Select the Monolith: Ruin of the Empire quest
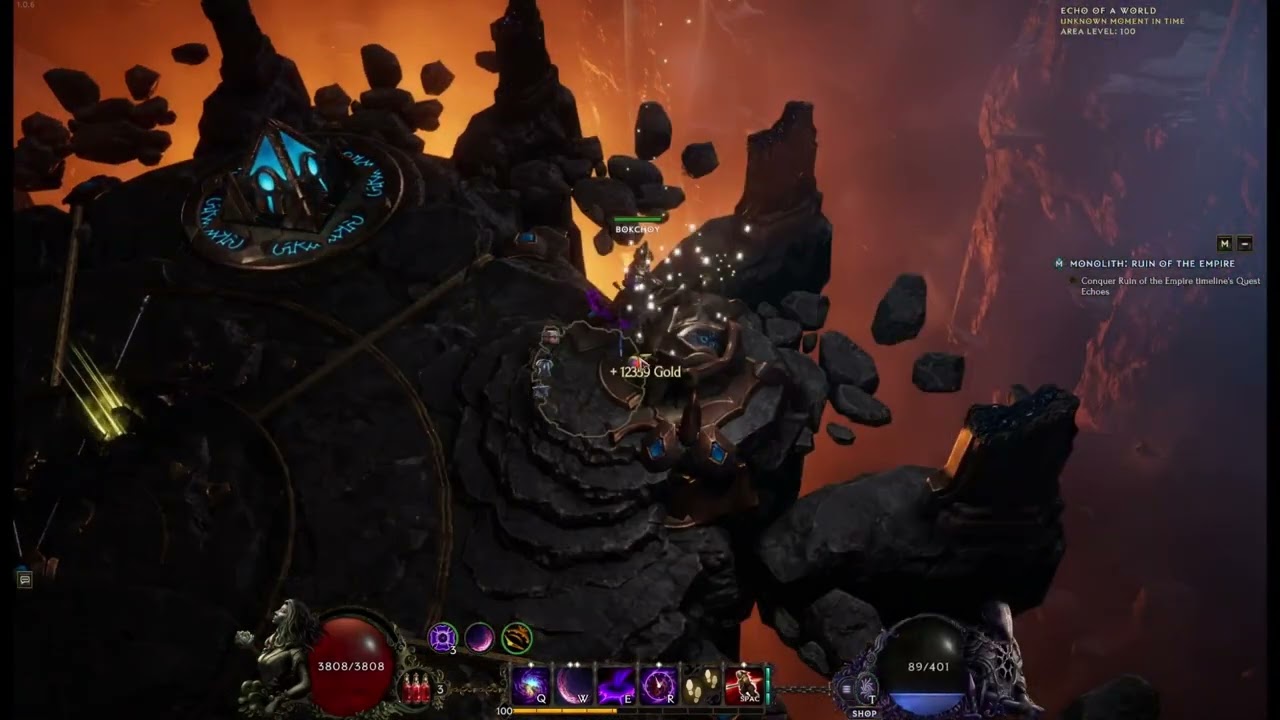The image size is (1280, 720). click(x=1151, y=264)
